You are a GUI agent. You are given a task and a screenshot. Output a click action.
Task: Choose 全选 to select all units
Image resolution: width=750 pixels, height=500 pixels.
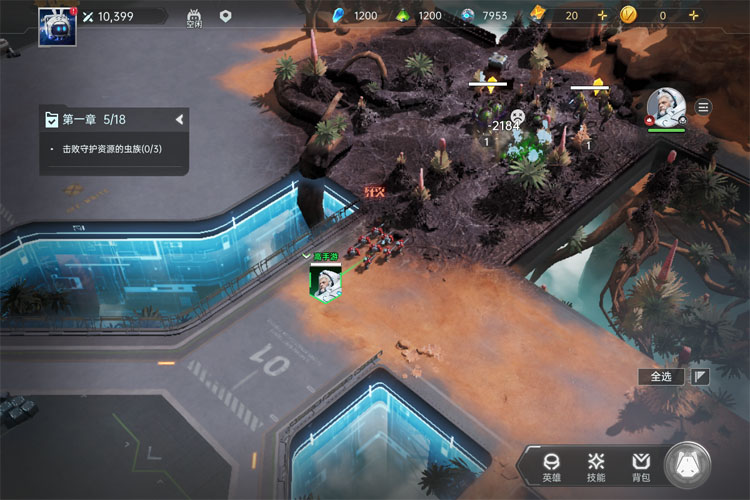click(x=661, y=377)
